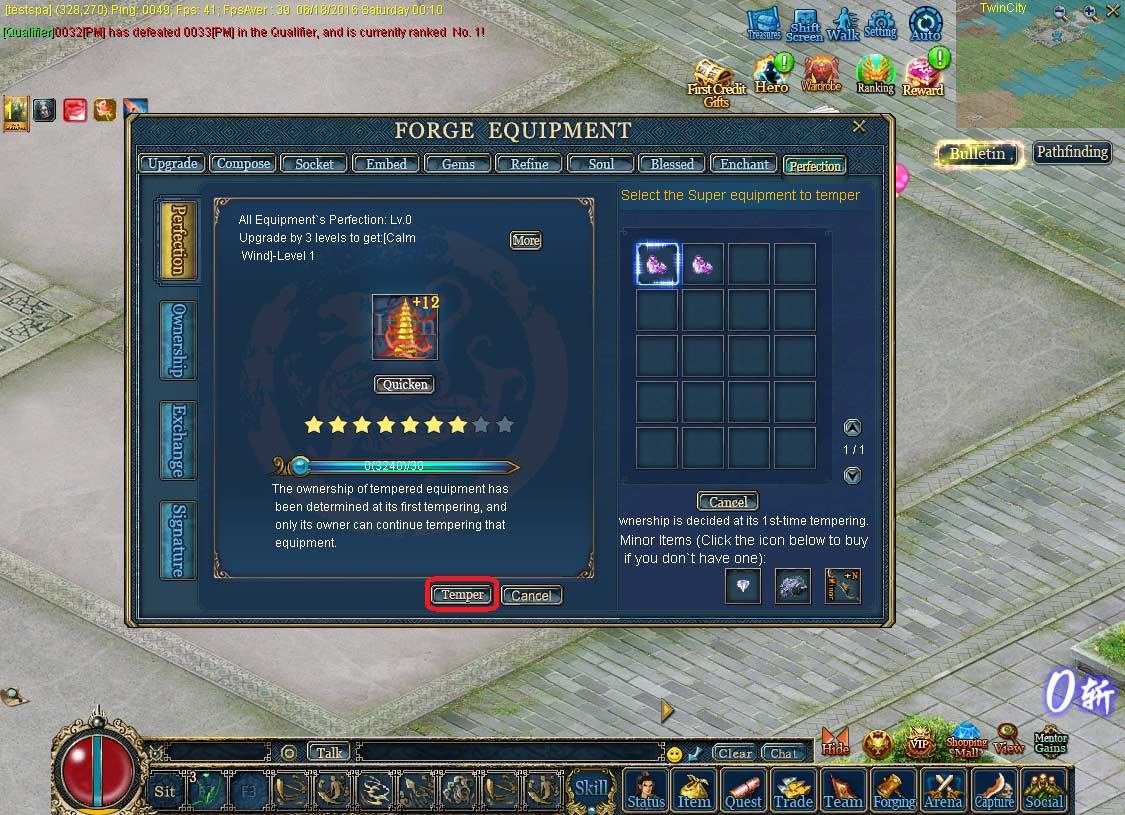Open the Skill panel
The image size is (1125, 815).
point(591,788)
